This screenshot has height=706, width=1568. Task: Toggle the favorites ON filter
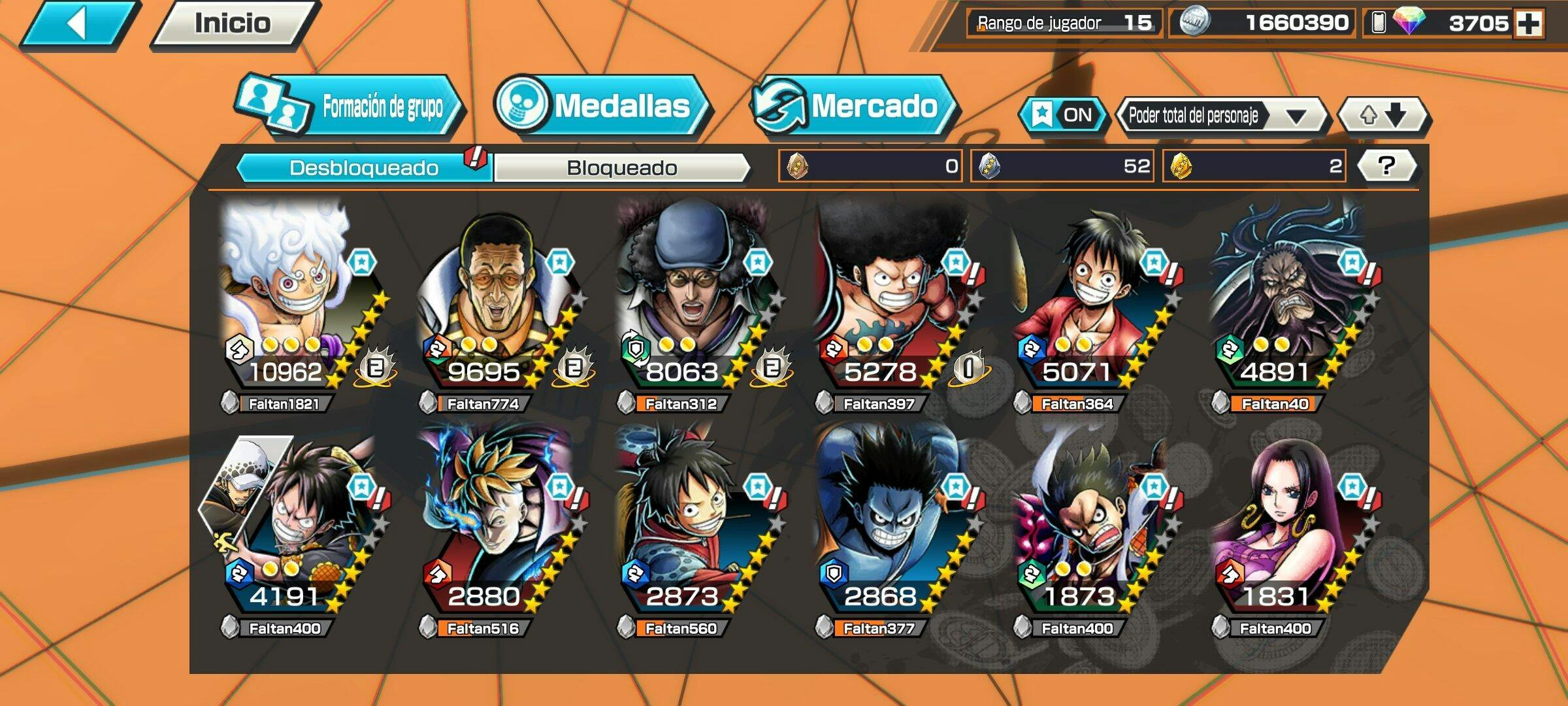1063,116
